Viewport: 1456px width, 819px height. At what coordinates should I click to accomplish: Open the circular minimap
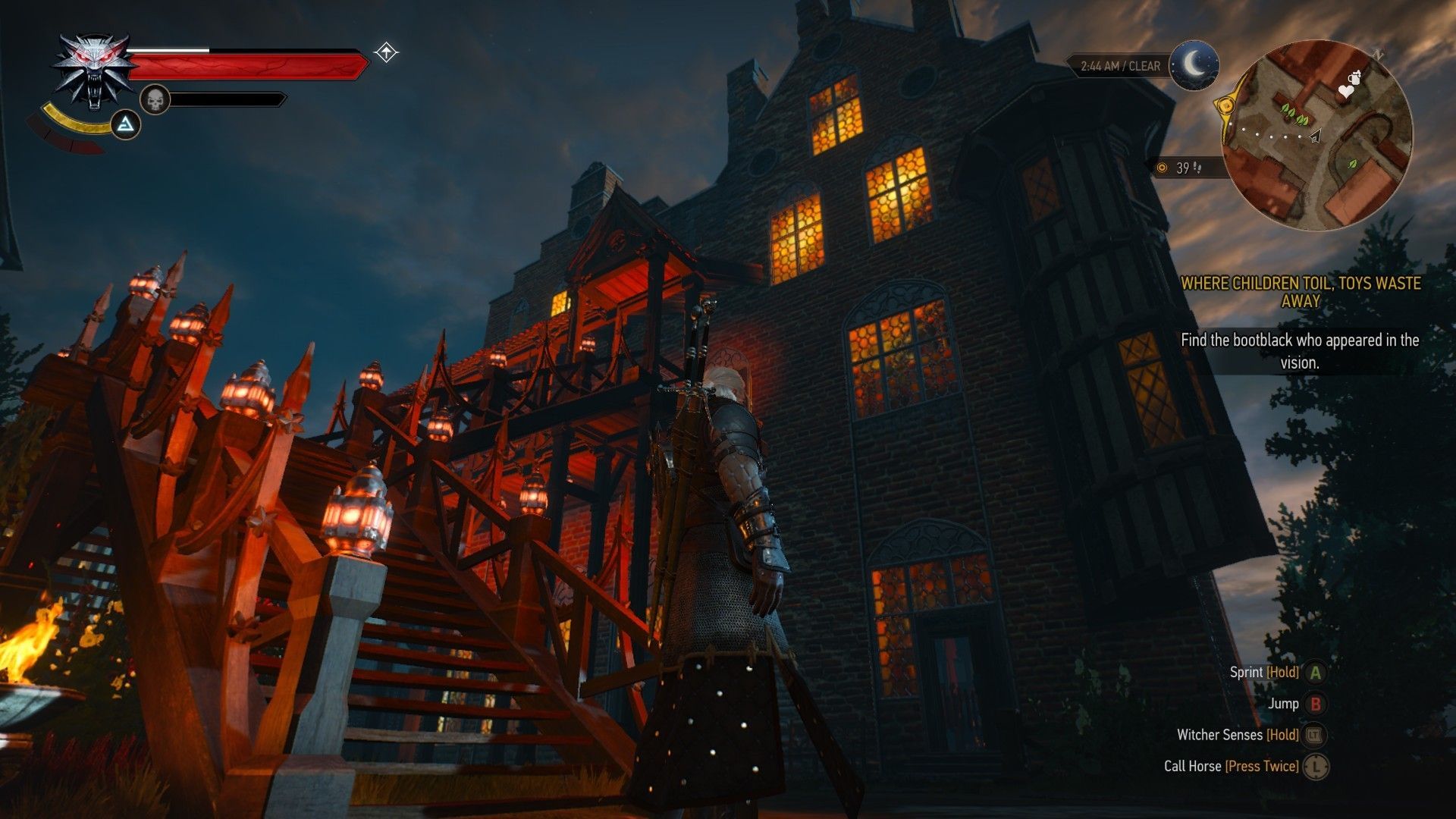tap(1318, 135)
